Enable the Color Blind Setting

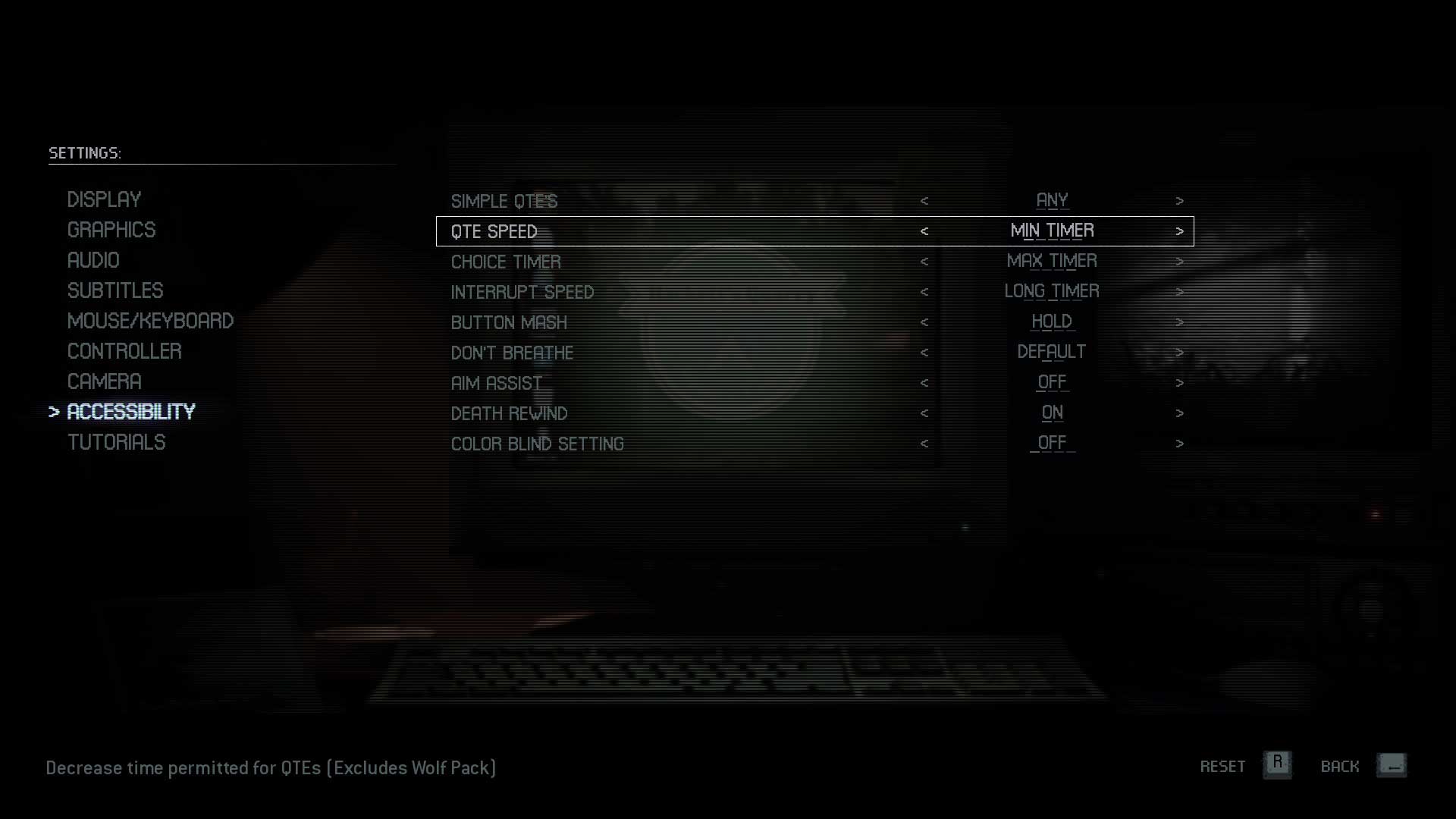(1180, 444)
